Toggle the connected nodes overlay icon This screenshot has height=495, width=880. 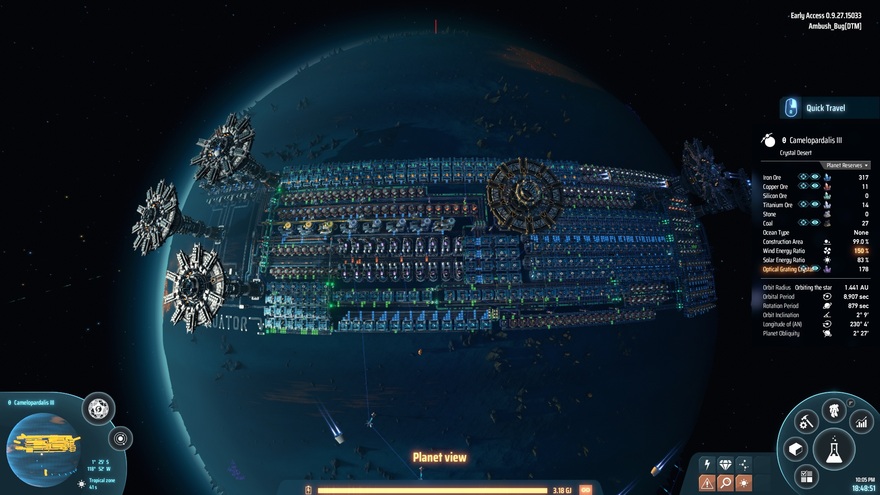[743, 464]
